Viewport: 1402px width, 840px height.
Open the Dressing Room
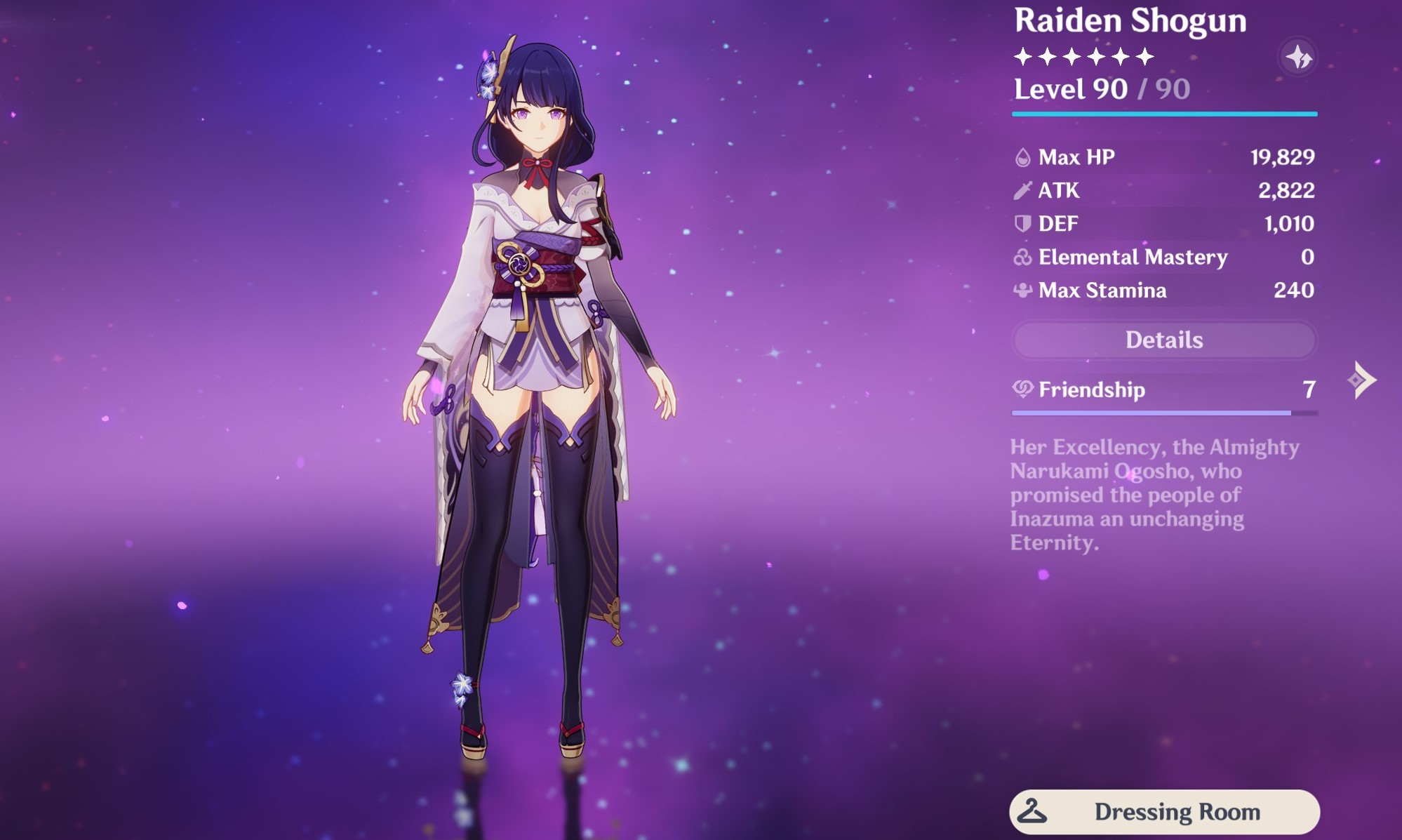tap(1164, 812)
